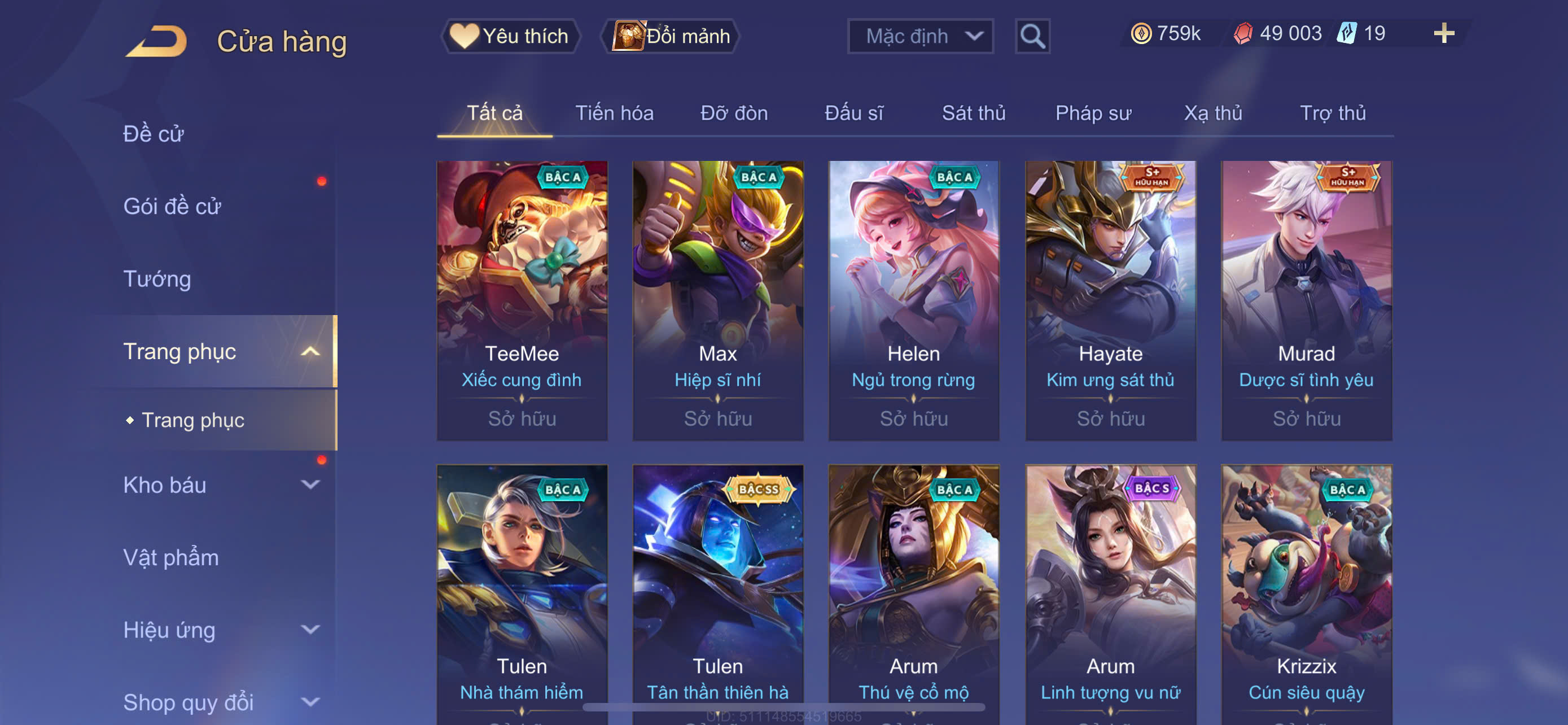Show the Sát thủ skin category
The image size is (1568, 725).
[x=973, y=113]
